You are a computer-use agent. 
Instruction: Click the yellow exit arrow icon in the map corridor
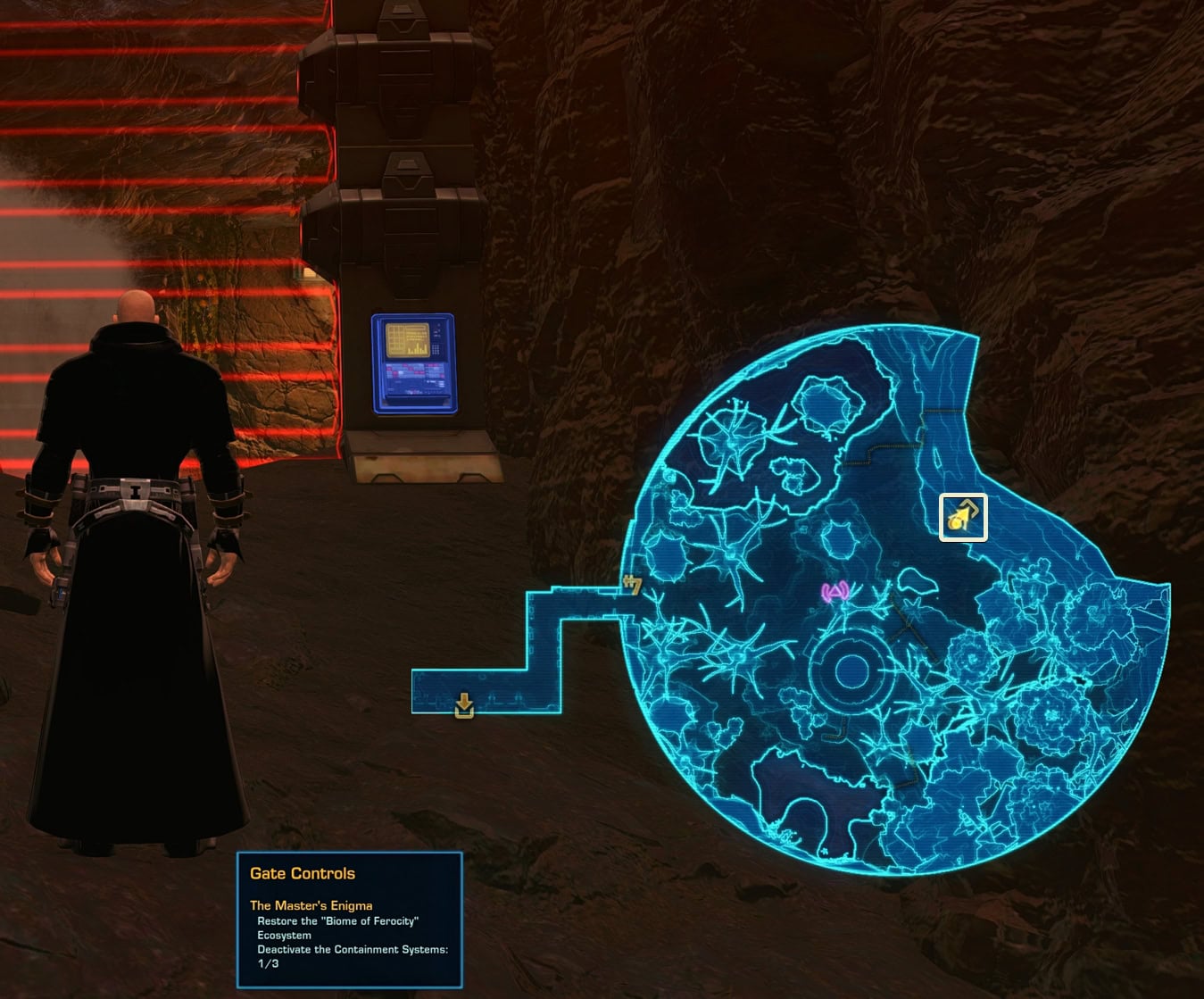click(x=464, y=705)
